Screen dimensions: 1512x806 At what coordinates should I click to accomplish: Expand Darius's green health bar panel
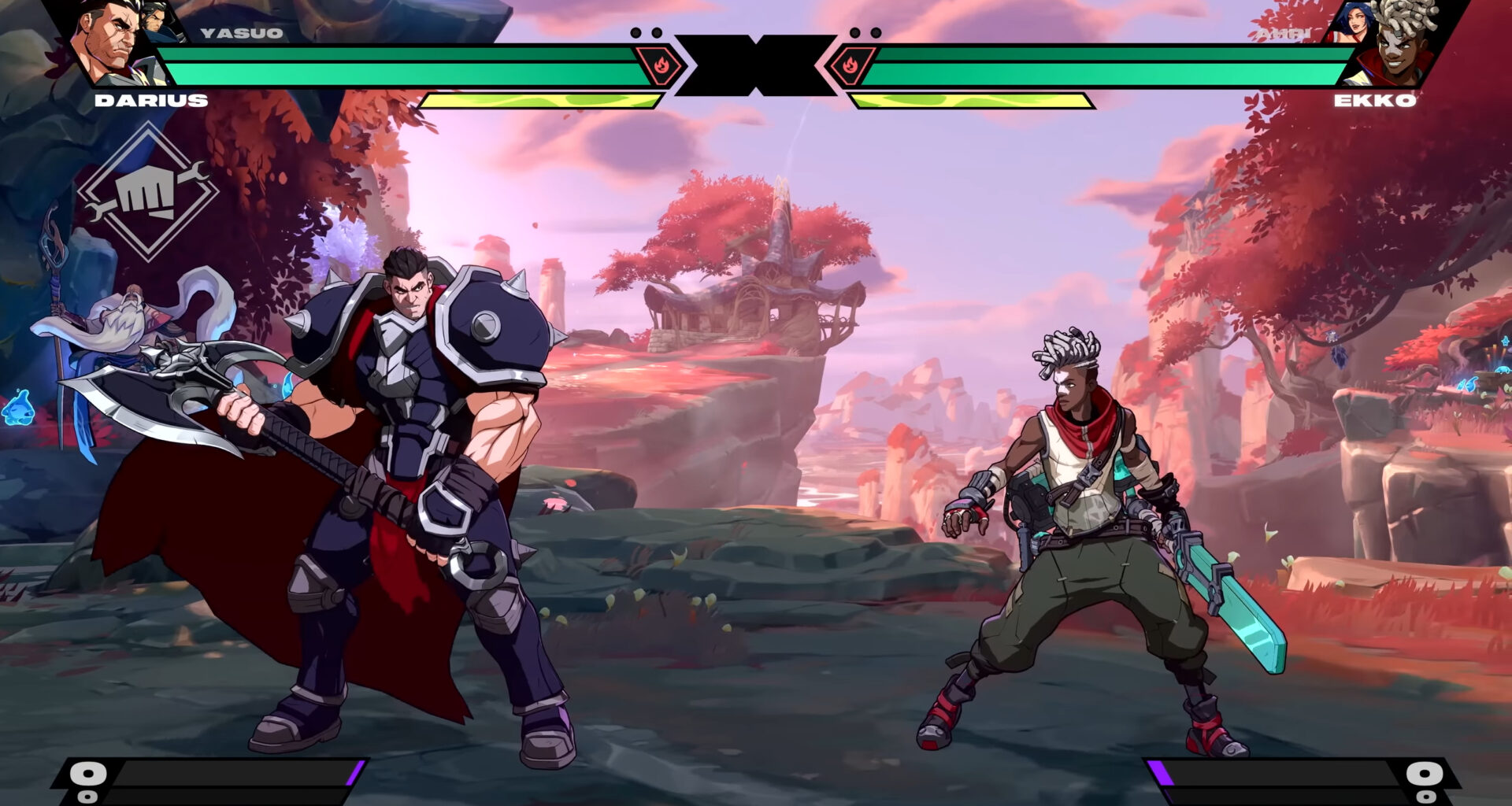click(x=394, y=67)
